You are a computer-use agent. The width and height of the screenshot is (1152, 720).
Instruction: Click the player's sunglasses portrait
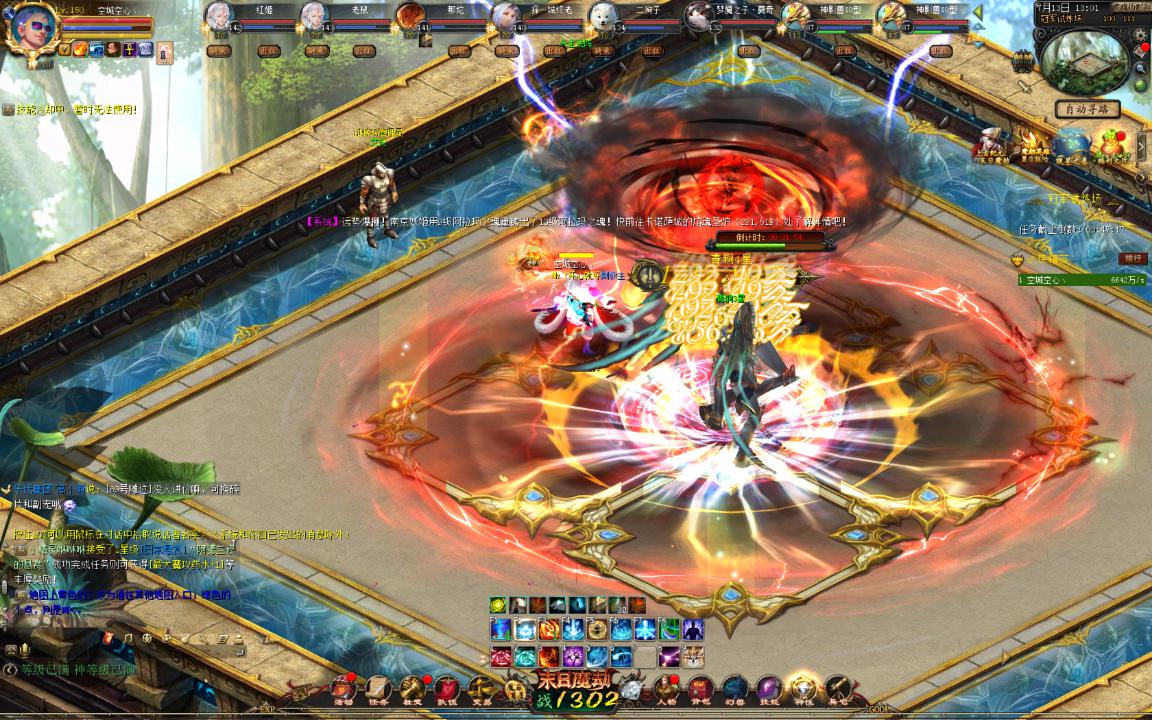click(x=28, y=30)
